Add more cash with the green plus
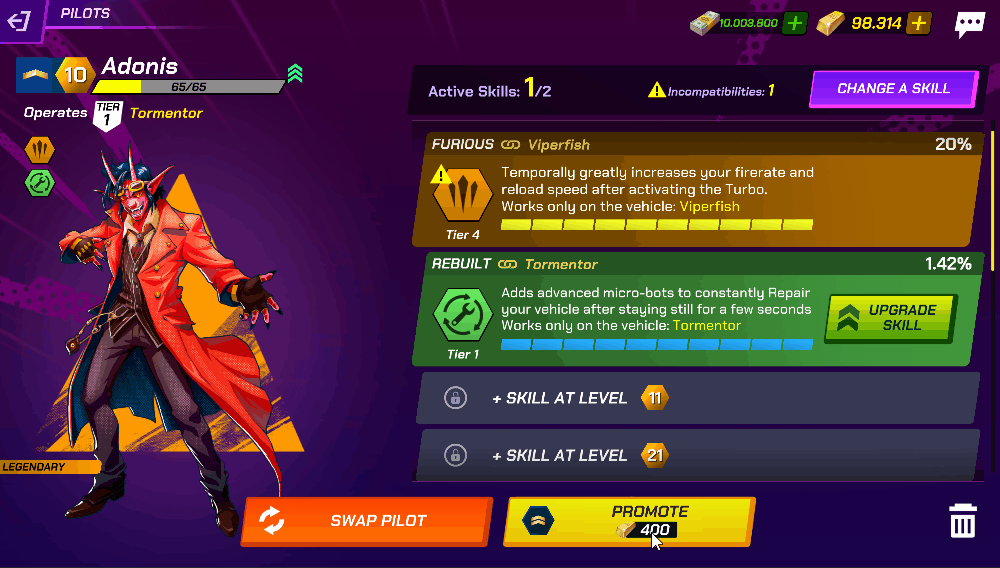The image size is (1000, 568). [x=794, y=23]
